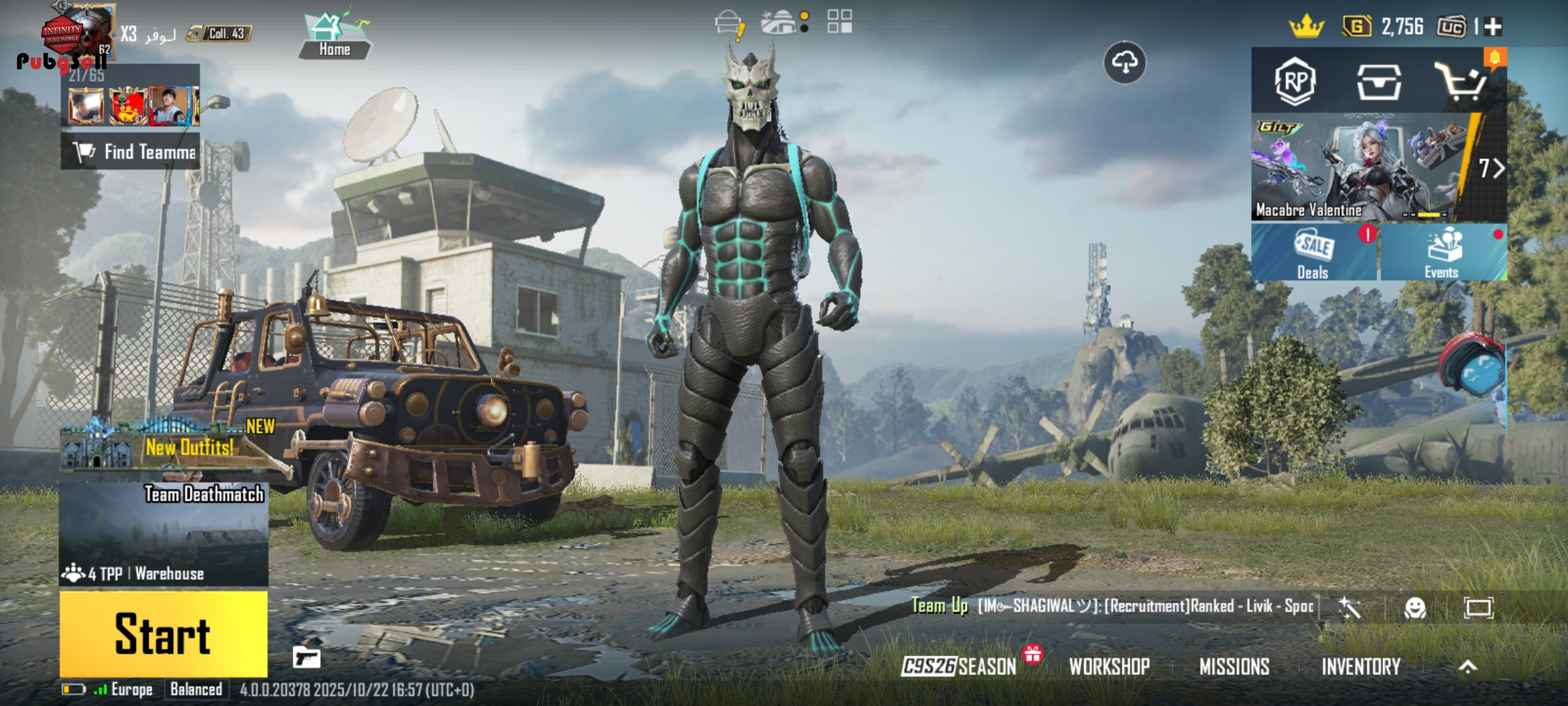The height and width of the screenshot is (706, 1568).
Task: Go to the Home icon
Action: tap(335, 36)
